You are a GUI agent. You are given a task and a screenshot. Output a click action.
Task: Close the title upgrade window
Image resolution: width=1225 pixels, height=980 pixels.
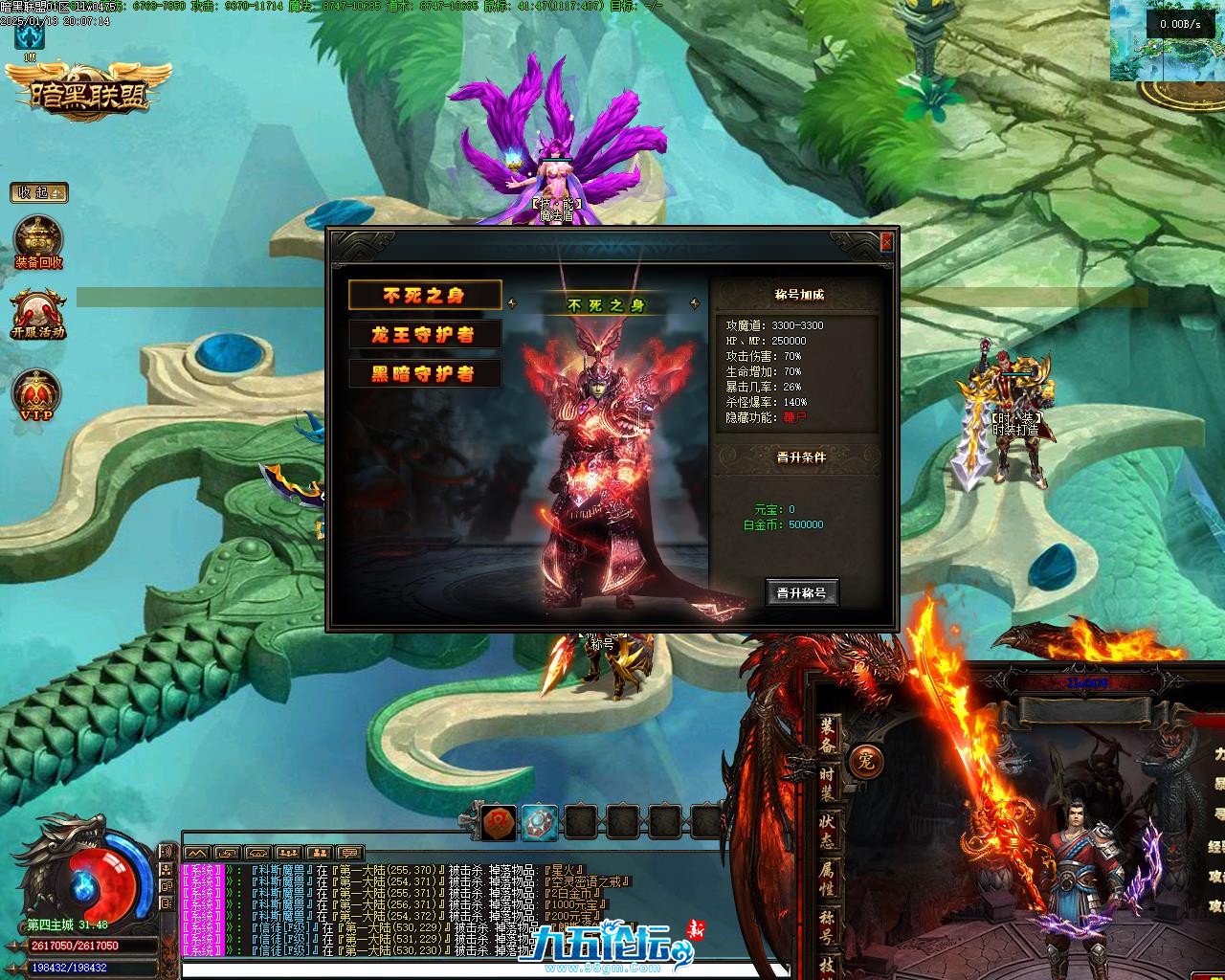[x=886, y=242]
